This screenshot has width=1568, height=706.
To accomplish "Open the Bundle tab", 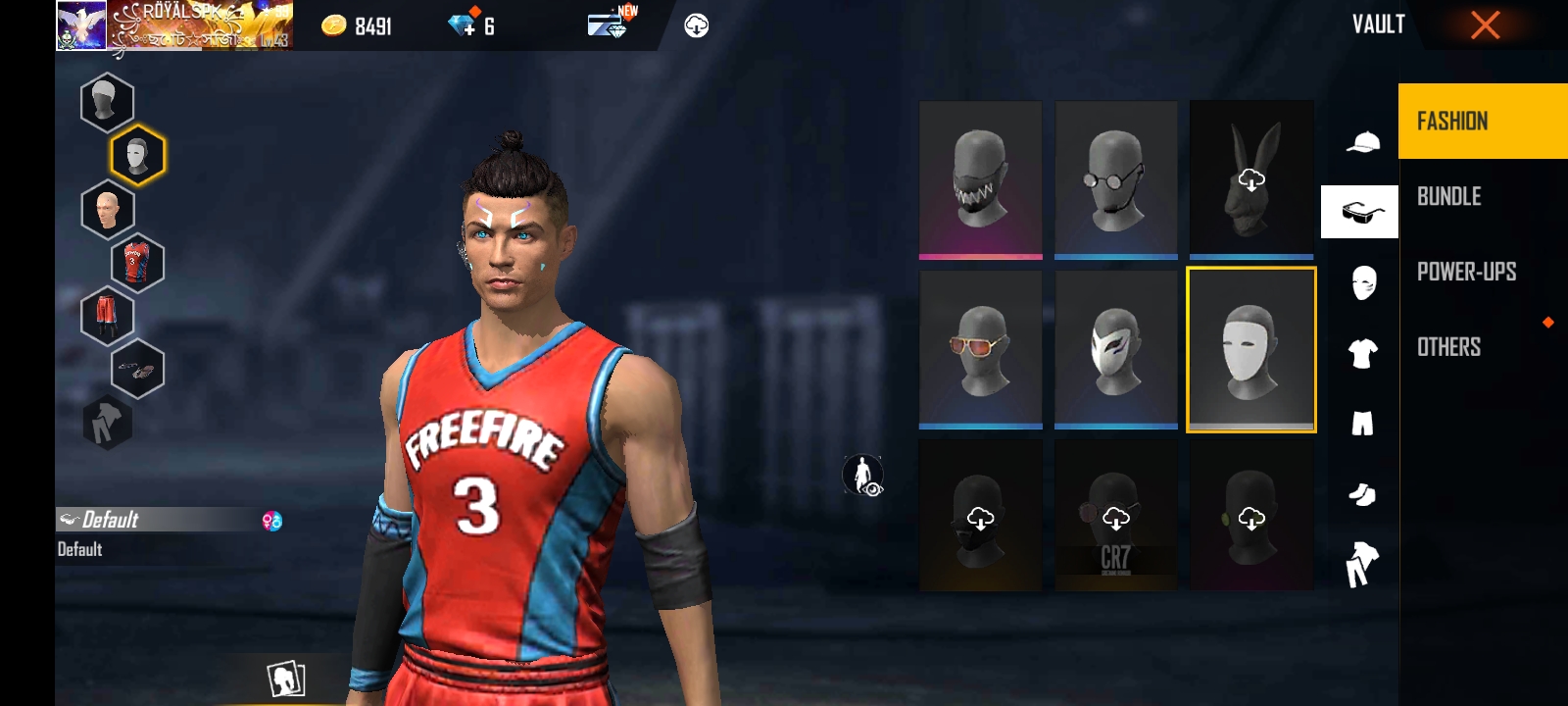I will tap(1449, 197).
